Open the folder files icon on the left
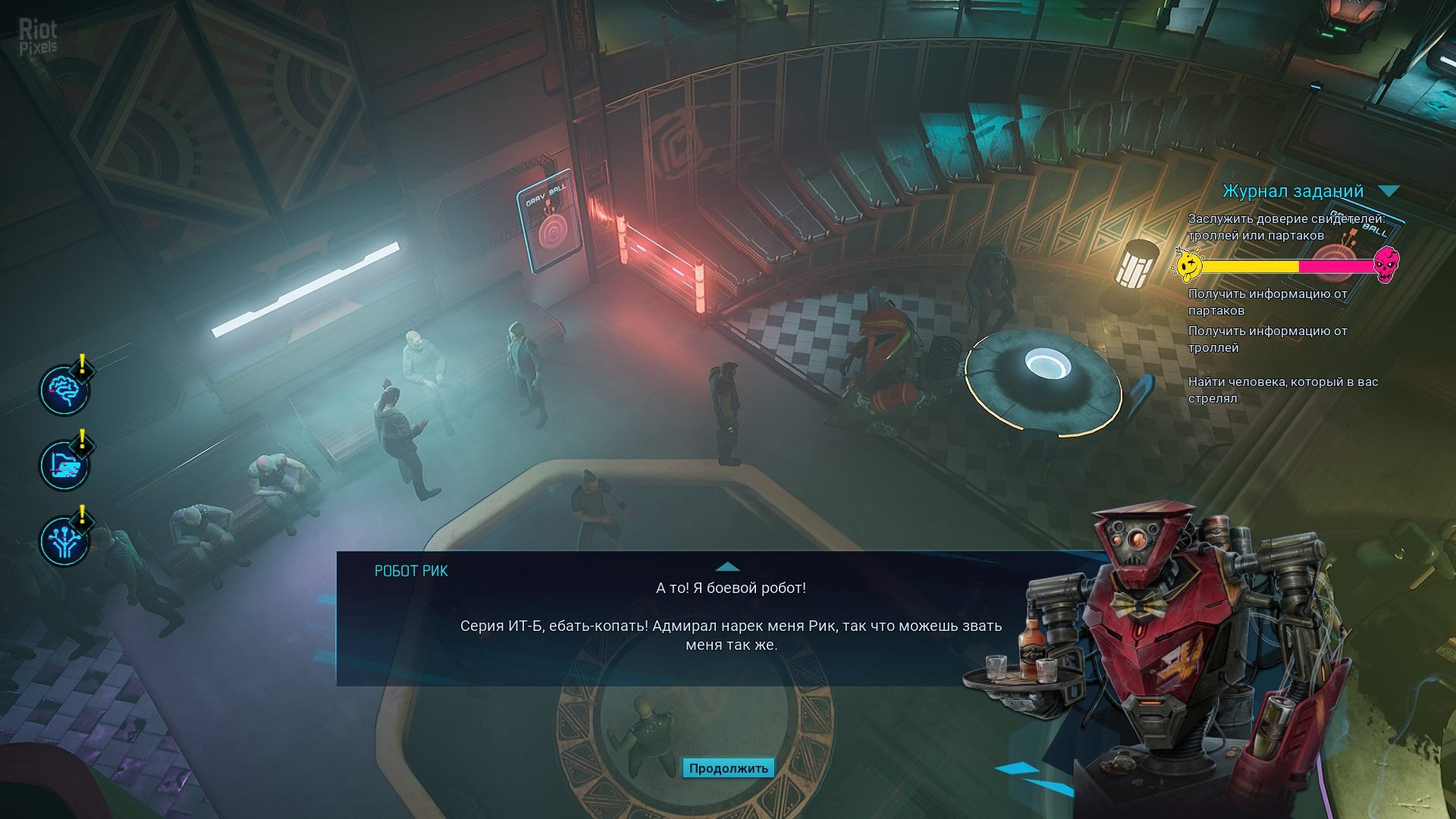This screenshot has height=819, width=1456. pyautogui.click(x=64, y=466)
